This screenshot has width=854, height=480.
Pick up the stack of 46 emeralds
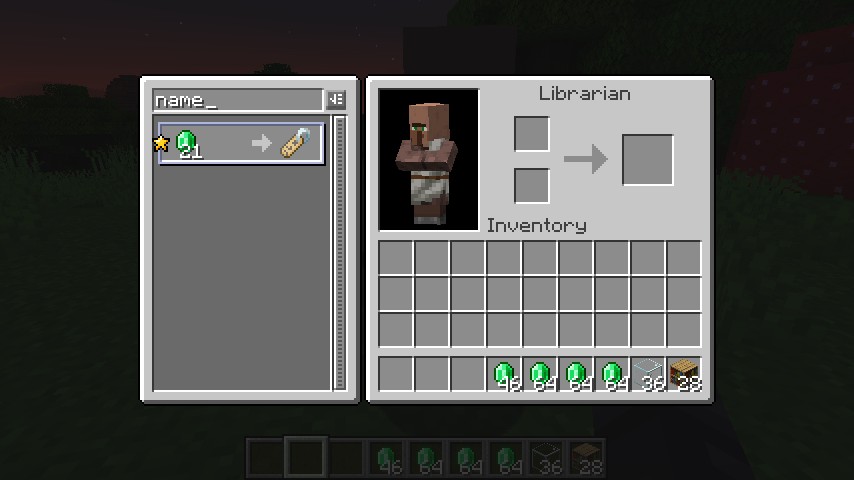[504, 374]
